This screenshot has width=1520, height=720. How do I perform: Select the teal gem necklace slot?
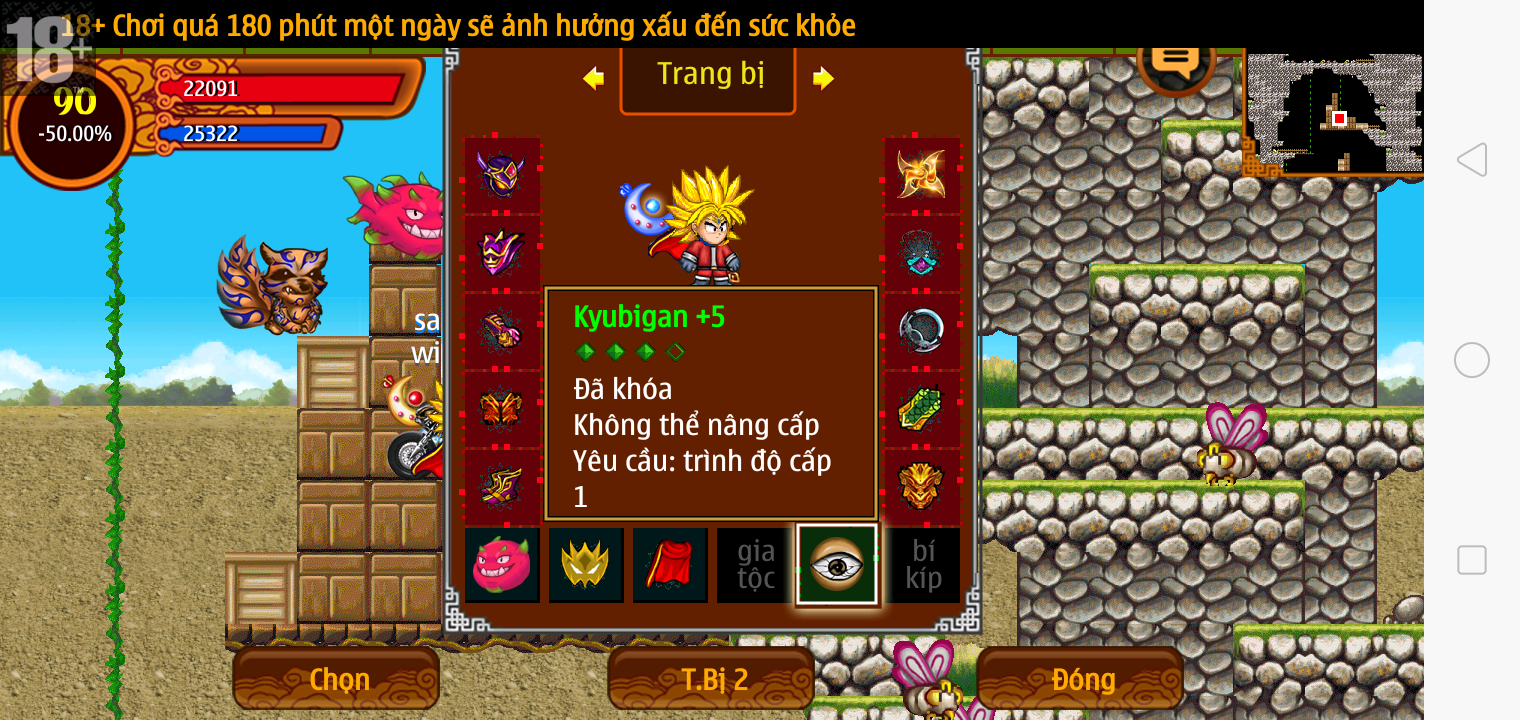921,252
